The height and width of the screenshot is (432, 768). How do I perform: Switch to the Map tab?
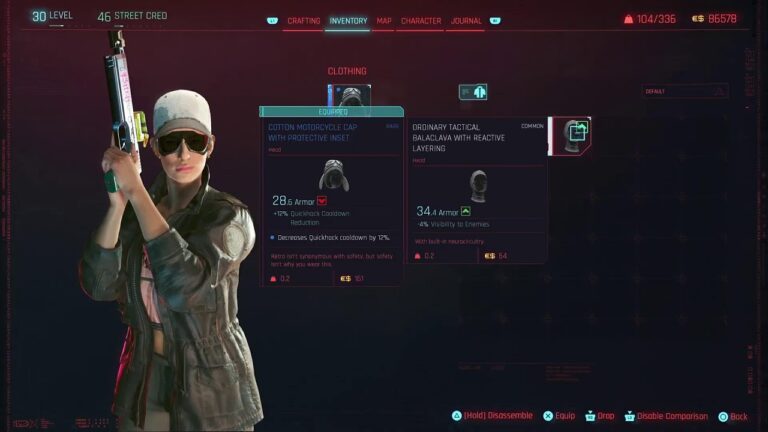tap(384, 20)
